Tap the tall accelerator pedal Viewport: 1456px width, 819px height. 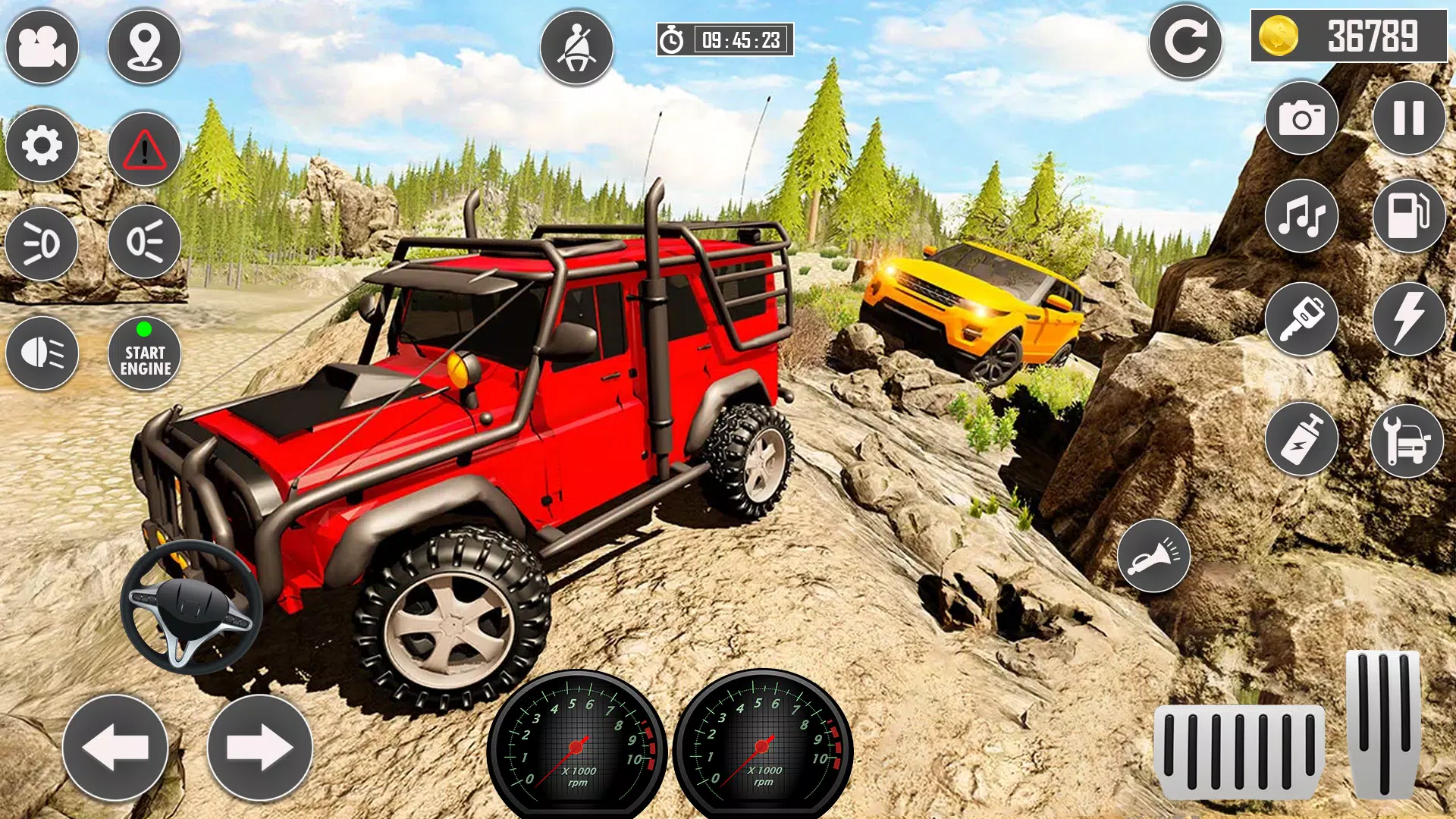pos(1383,723)
